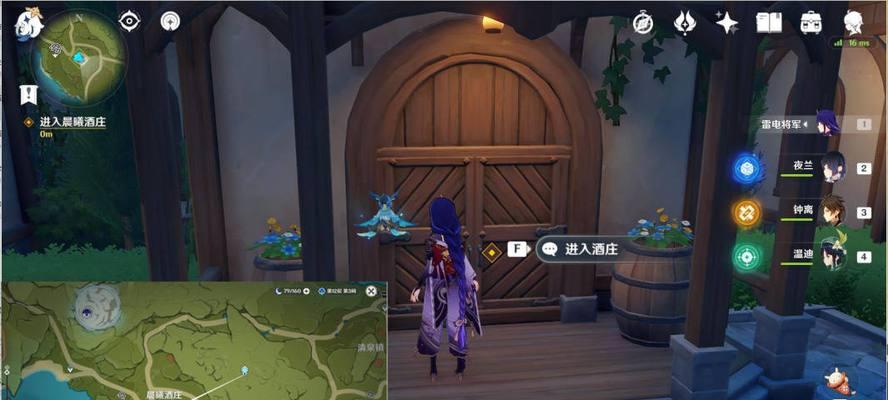Screen dimensions: 888x400
Task: Add resin with the plus button on map
Action: pos(305,291)
